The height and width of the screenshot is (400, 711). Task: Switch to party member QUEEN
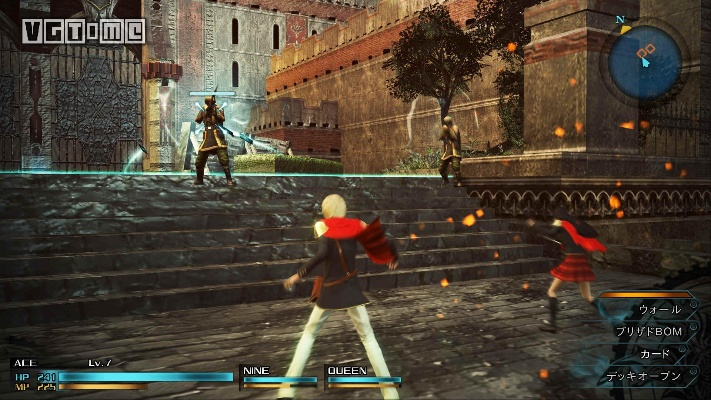click(363, 375)
